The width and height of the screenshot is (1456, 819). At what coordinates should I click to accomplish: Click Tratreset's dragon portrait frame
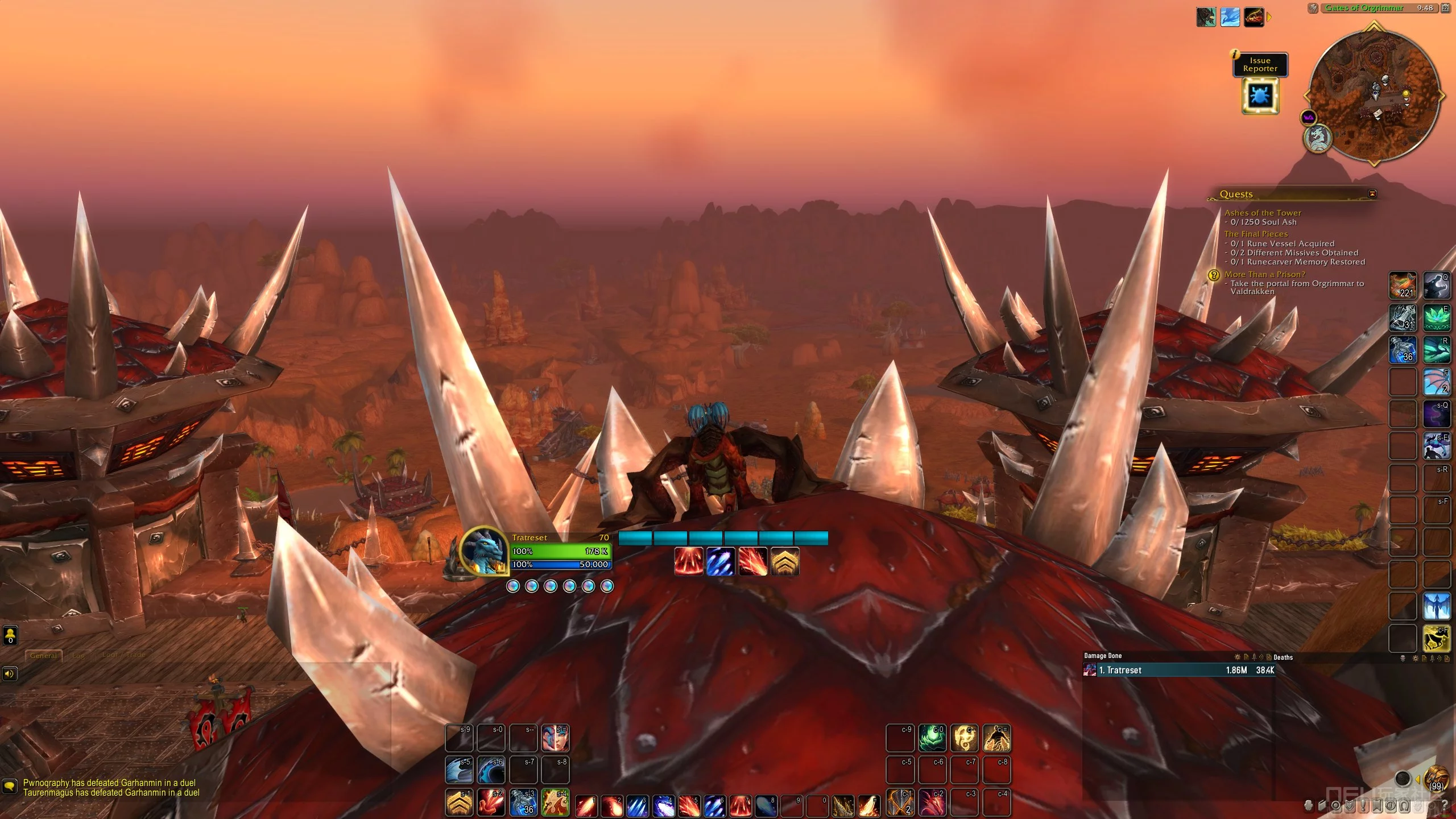[483, 551]
